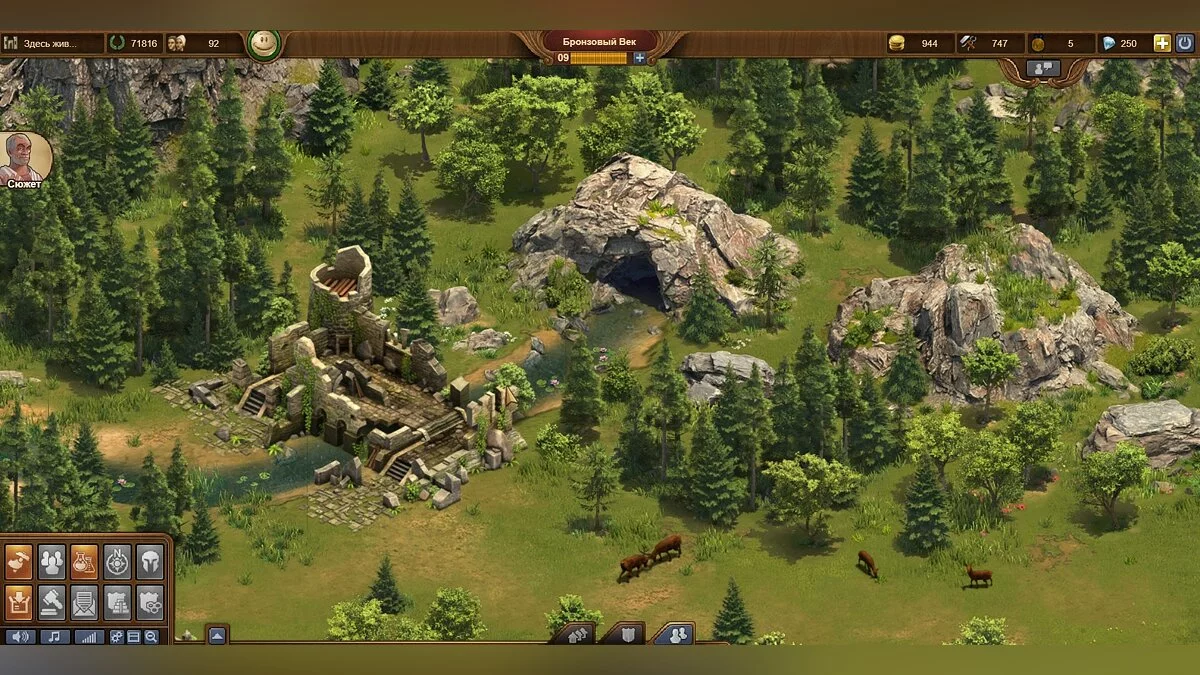The height and width of the screenshot is (675, 1200).
Task: Open the army management helmet button
Action: [149, 561]
